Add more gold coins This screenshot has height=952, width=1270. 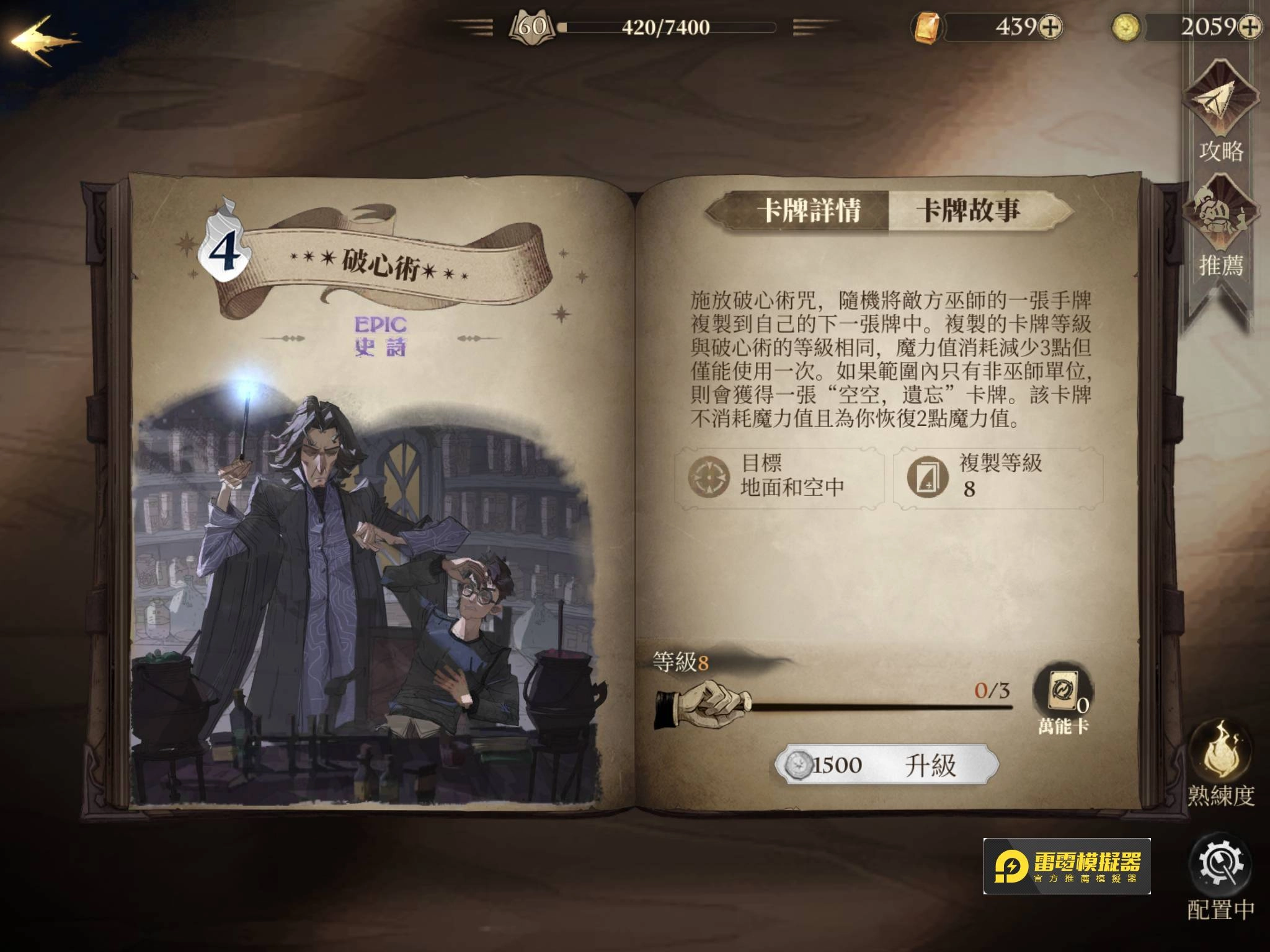1250,27
